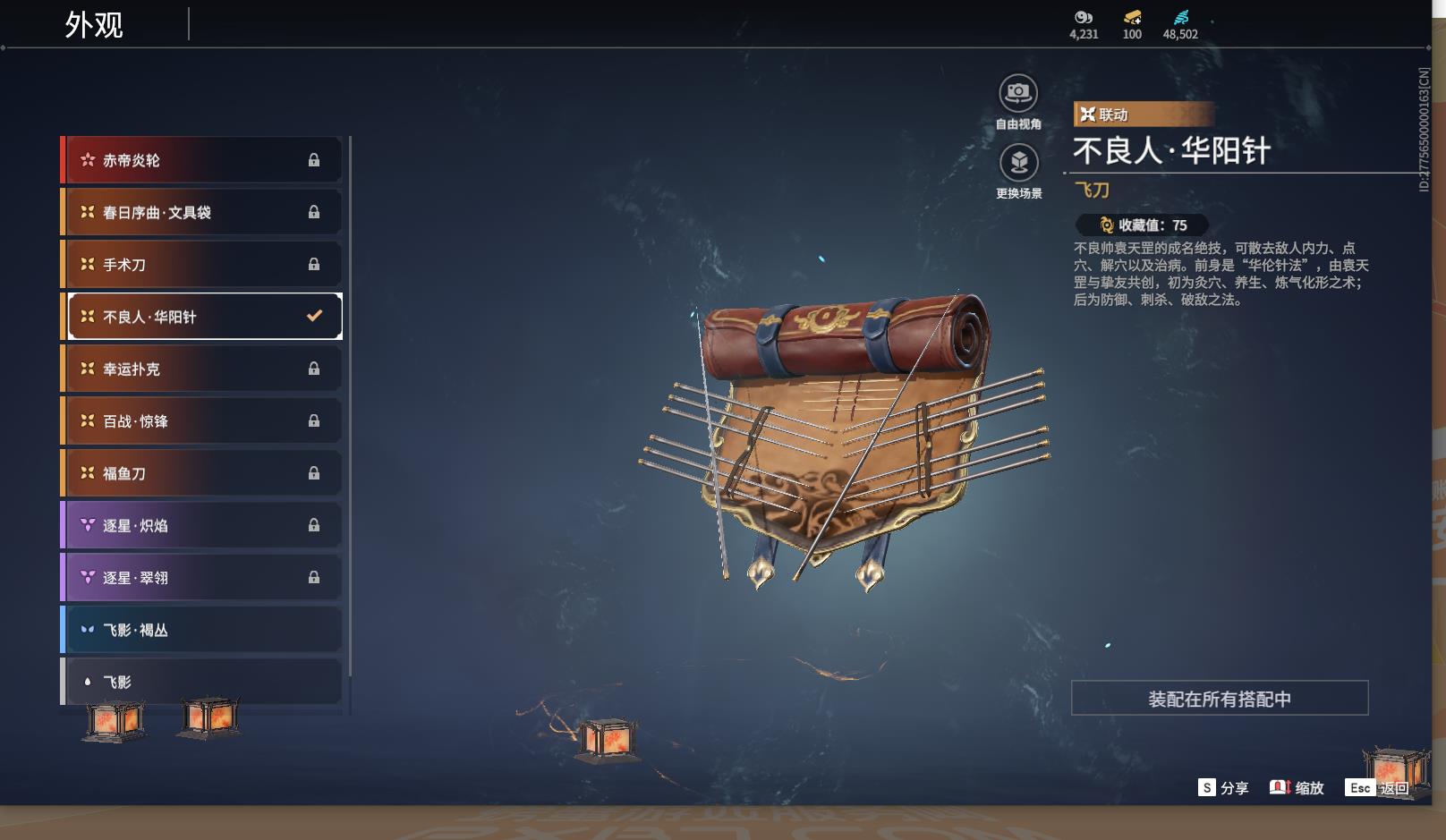Select the default 飞影 skin
The width and height of the screenshot is (1446, 840).
point(203,682)
